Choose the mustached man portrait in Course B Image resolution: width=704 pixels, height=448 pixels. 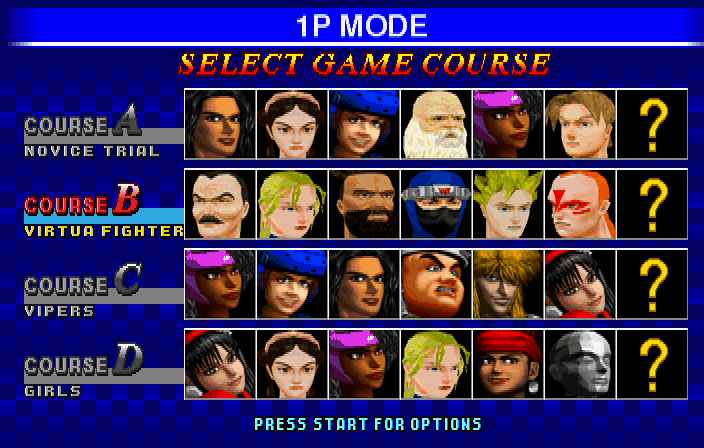(x=220, y=204)
